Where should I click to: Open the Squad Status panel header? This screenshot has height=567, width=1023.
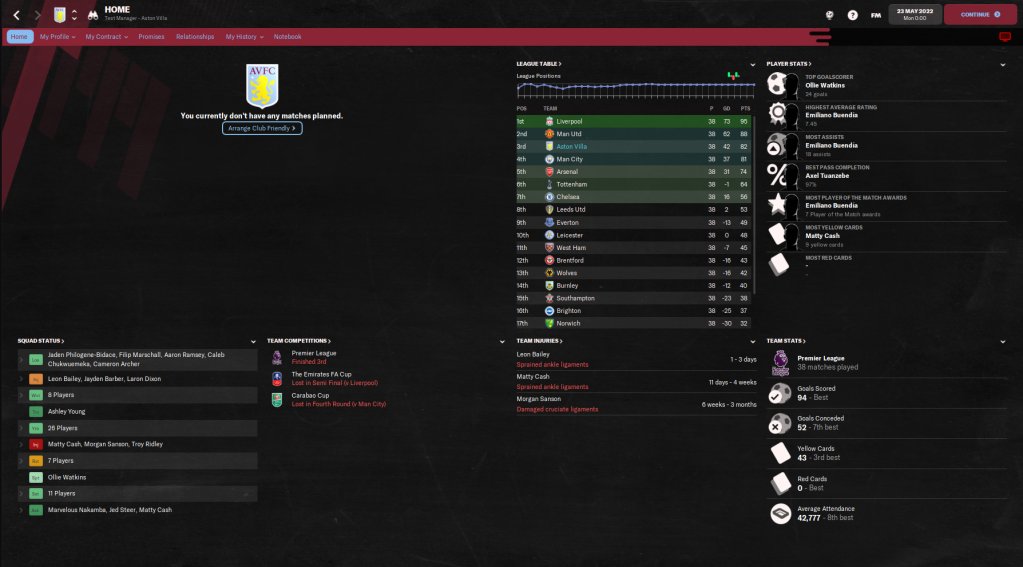(x=40, y=341)
